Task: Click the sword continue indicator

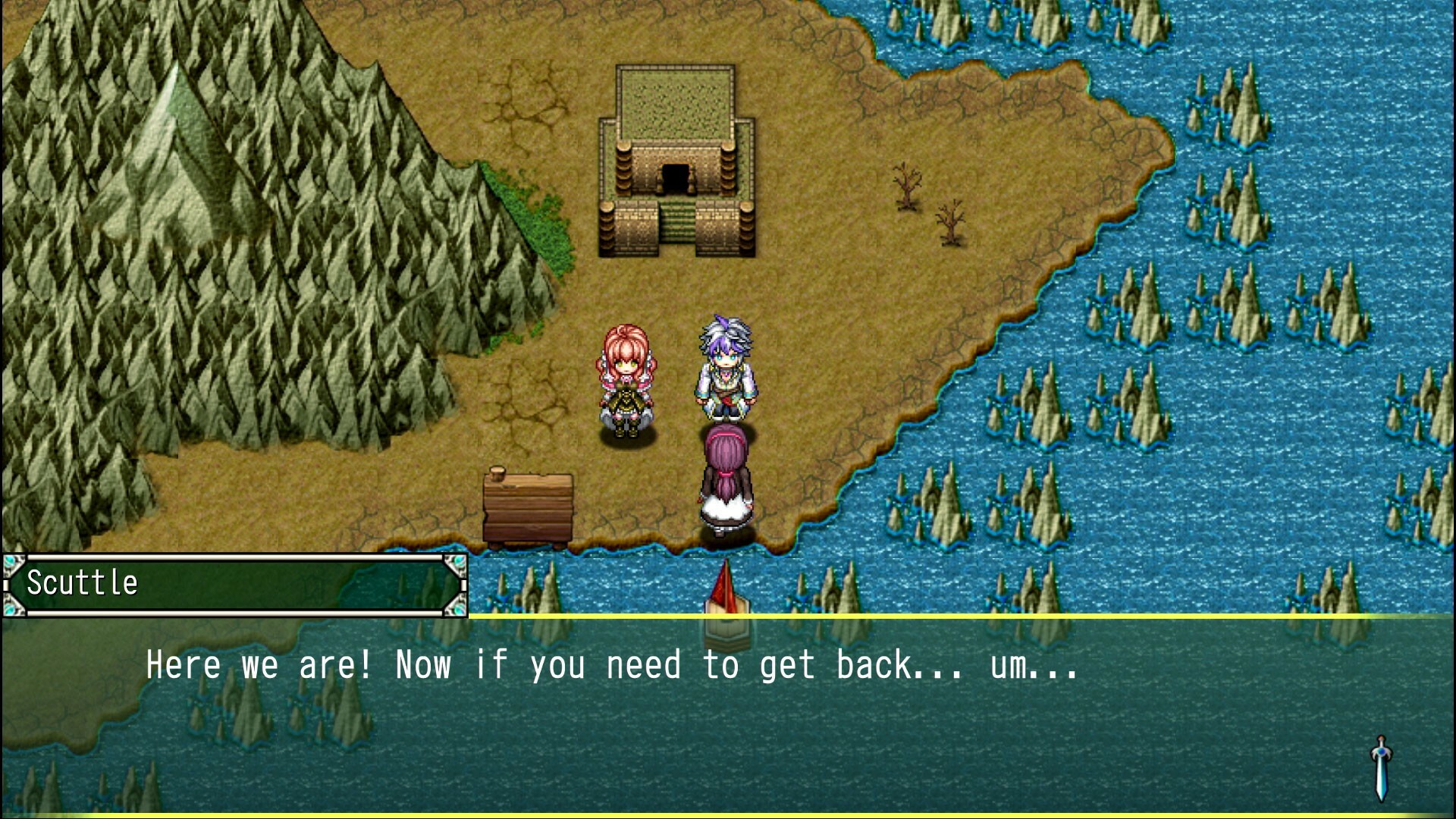Action: (1382, 766)
